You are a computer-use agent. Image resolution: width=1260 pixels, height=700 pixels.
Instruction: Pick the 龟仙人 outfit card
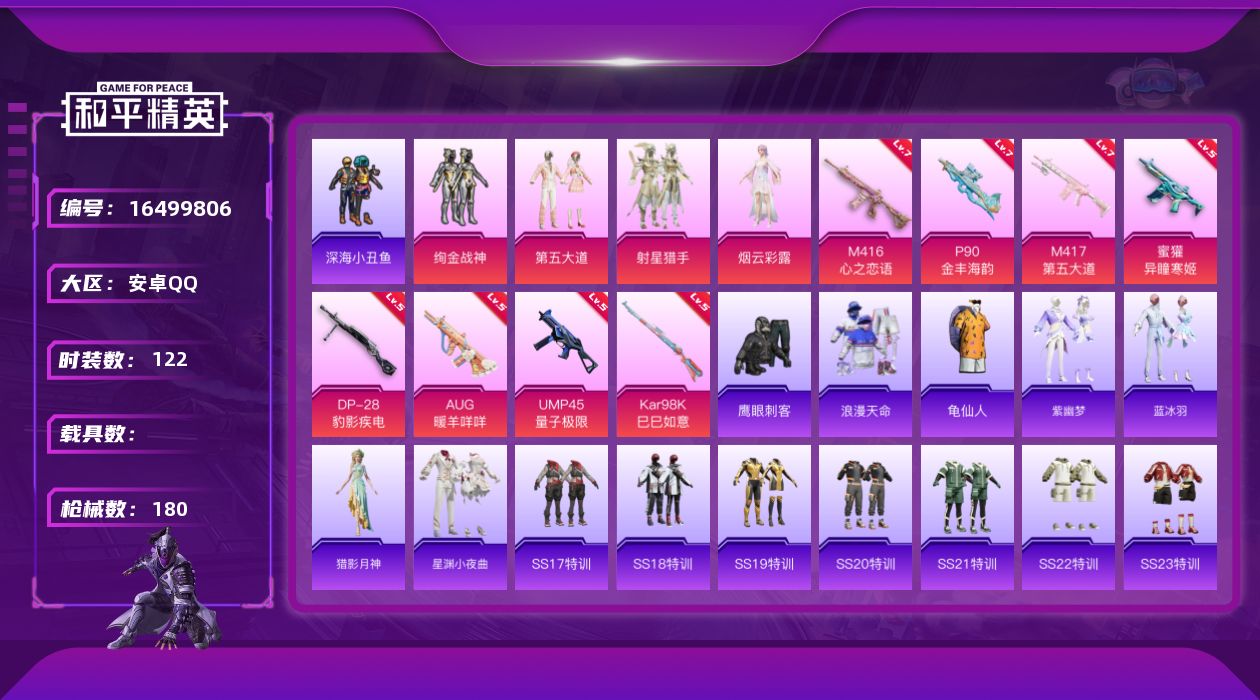pos(967,364)
